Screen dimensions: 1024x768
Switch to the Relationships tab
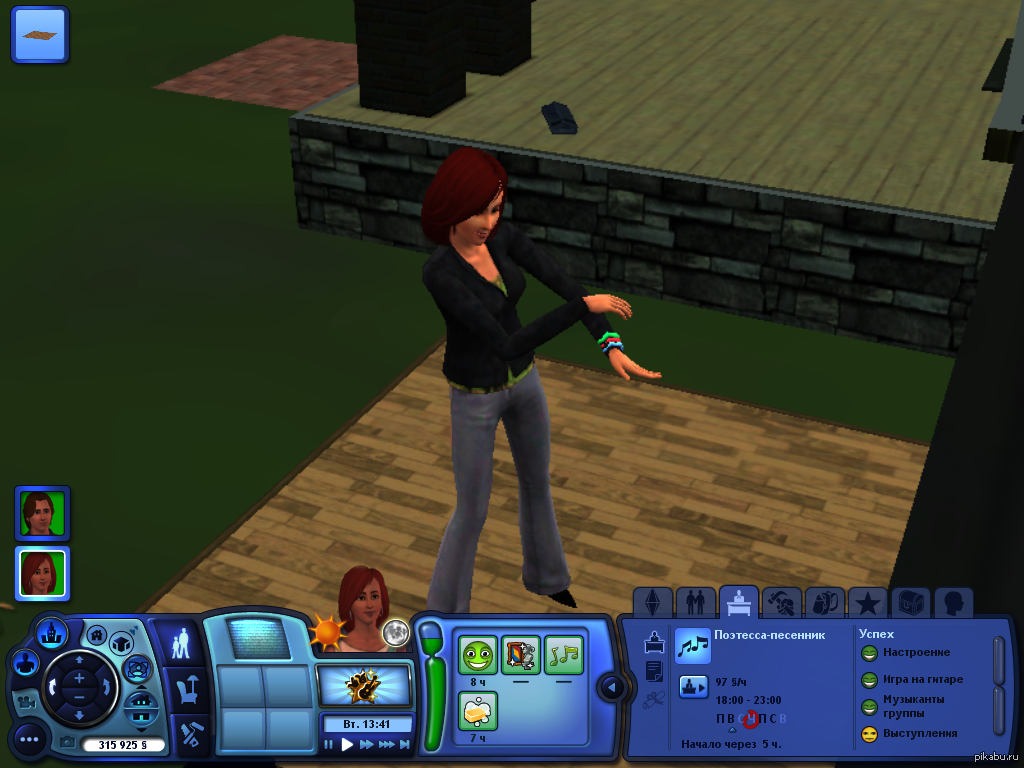tap(695, 603)
